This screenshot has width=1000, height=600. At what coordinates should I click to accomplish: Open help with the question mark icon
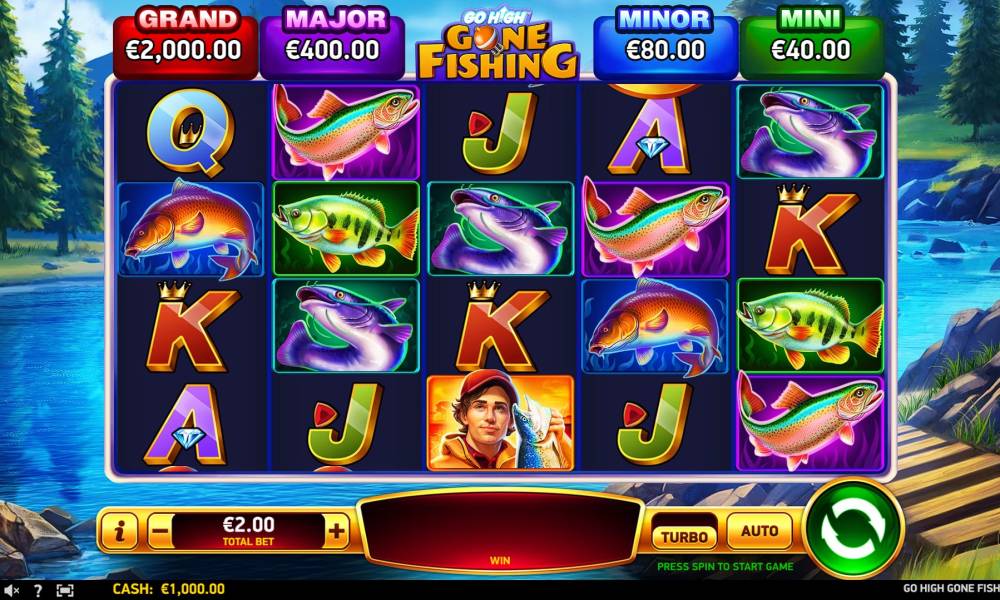[38, 590]
